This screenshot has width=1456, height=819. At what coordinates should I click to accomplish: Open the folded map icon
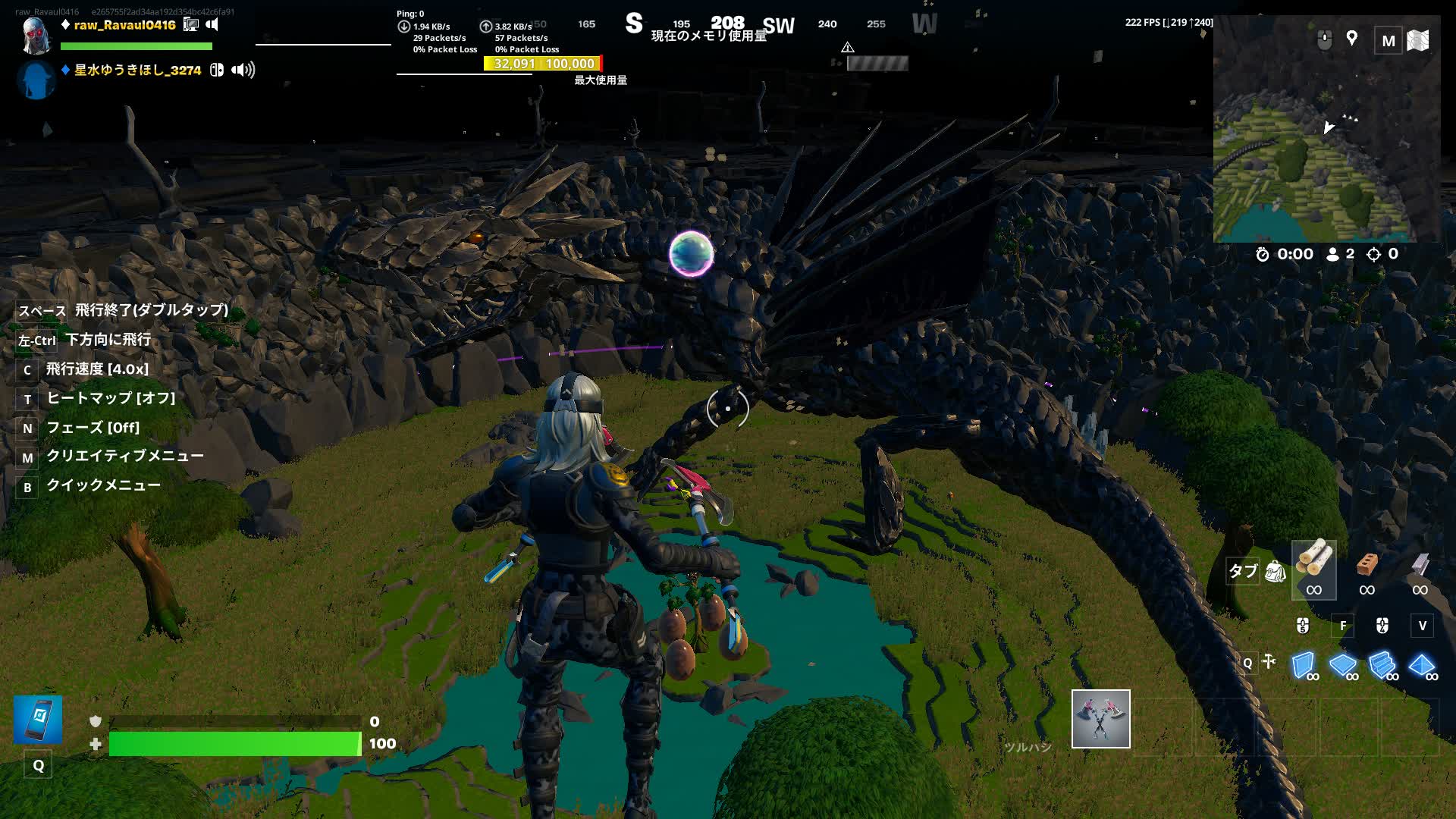click(x=1418, y=40)
